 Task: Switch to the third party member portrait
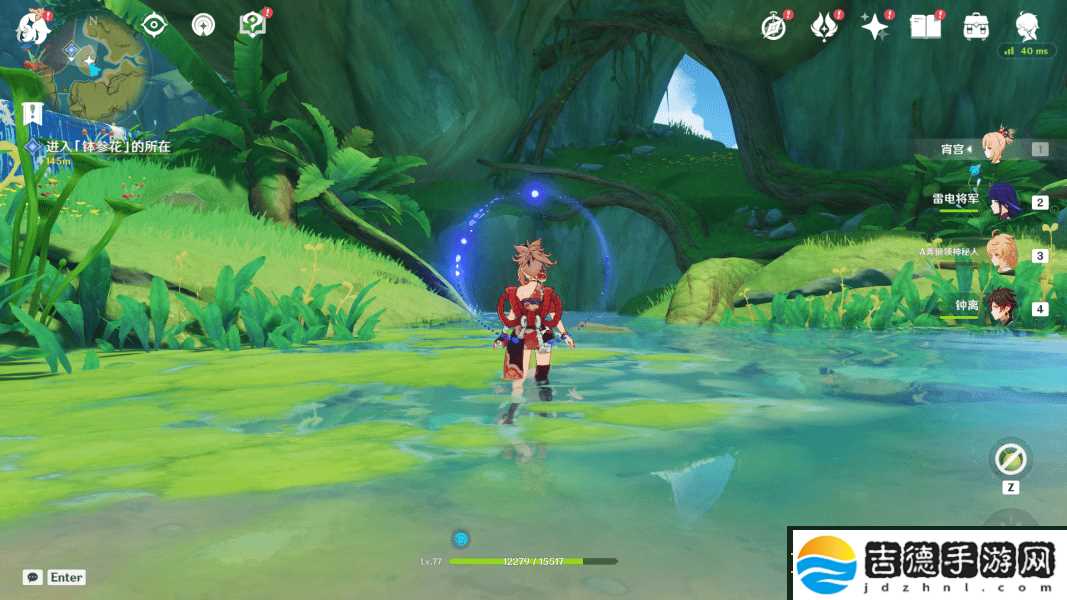1000,254
